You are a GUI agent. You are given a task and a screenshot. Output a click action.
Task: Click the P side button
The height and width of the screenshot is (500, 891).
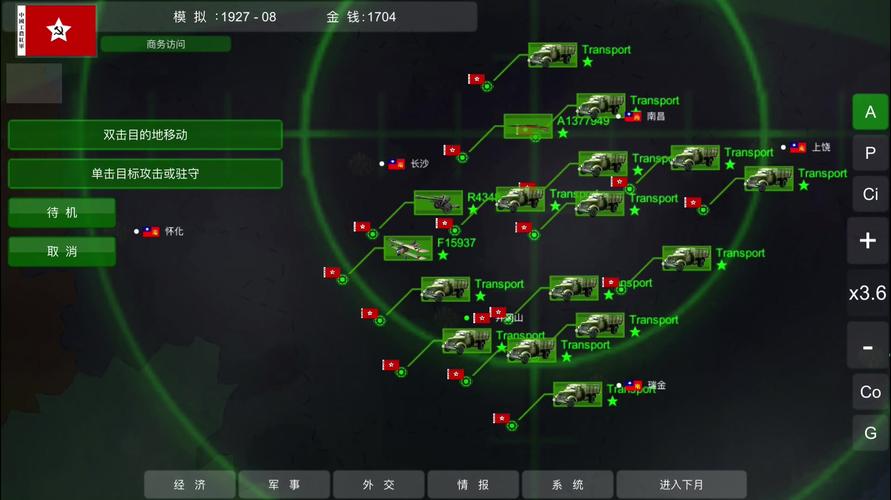870,153
